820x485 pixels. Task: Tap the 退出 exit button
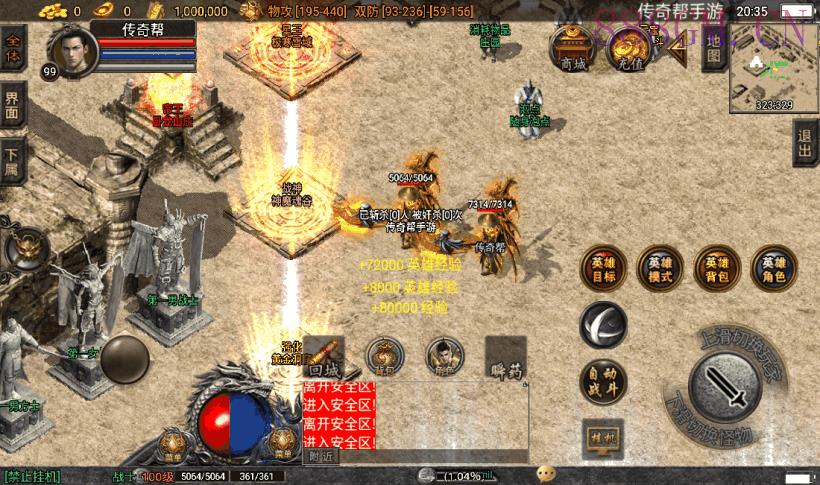pyautogui.click(x=805, y=145)
